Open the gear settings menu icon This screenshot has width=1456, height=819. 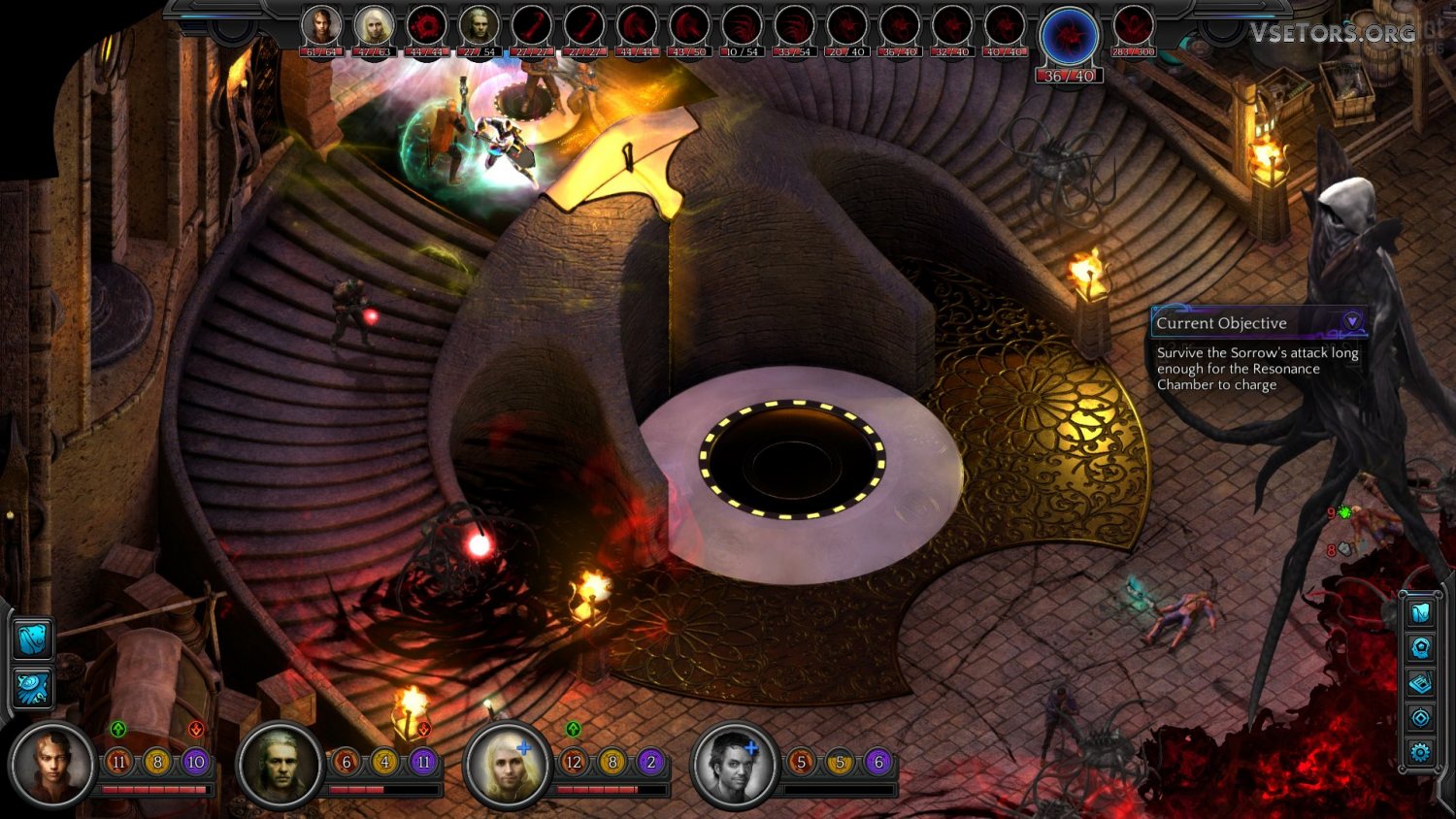click(x=1420, y=752)
